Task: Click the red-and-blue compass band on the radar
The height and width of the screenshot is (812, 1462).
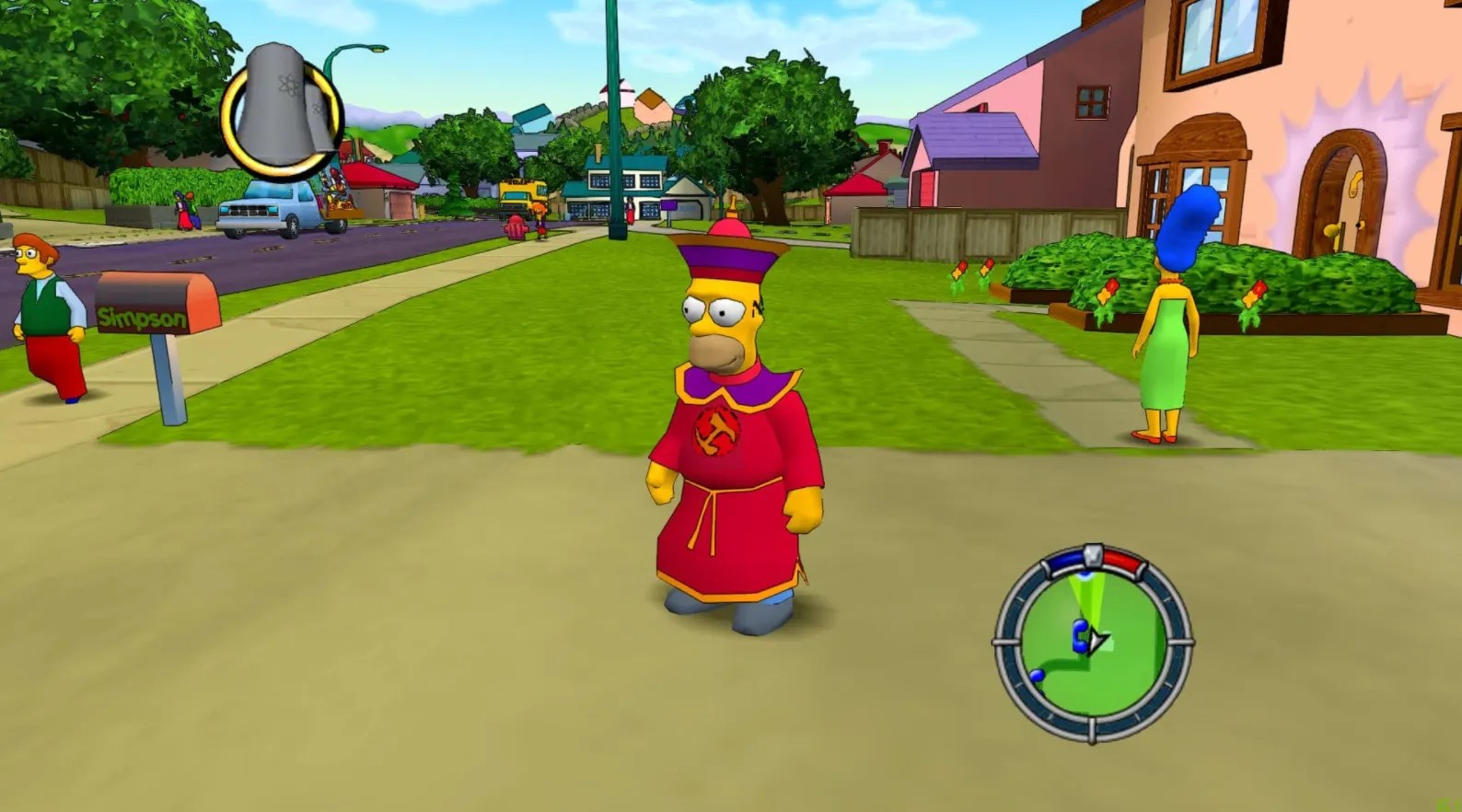Action: [1125, 560]
